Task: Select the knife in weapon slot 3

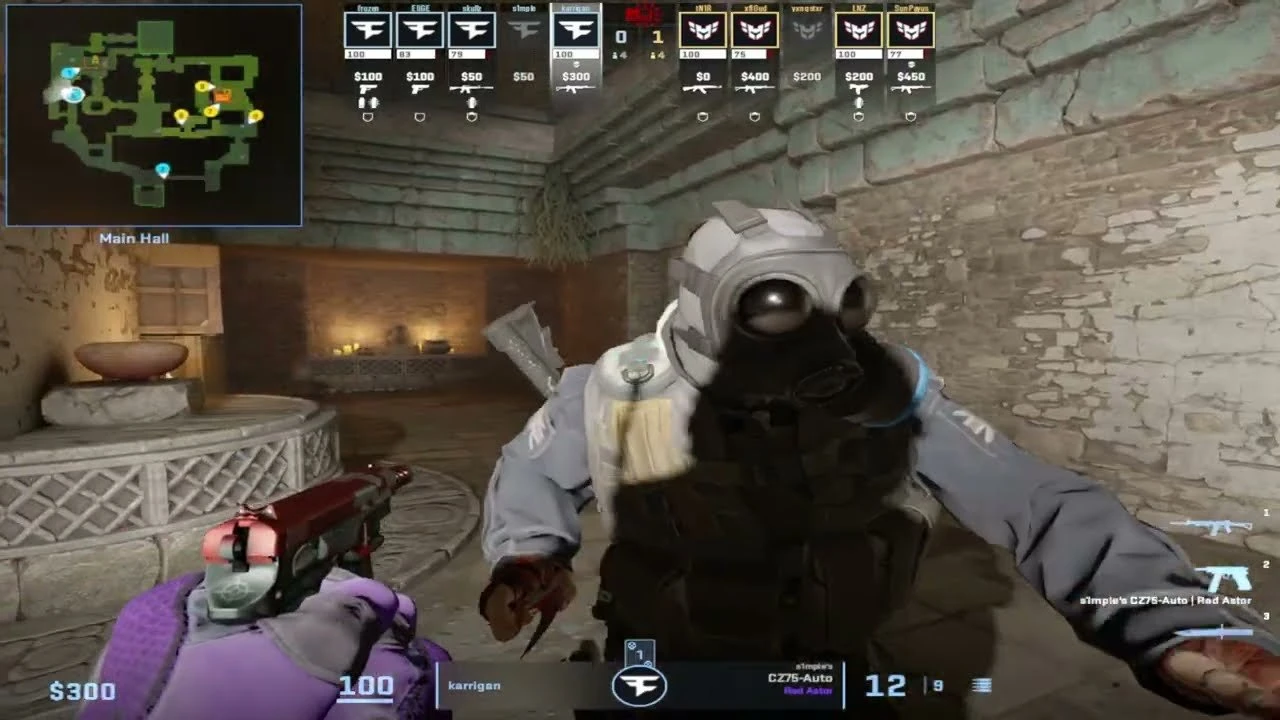Action: [1213, 632]
